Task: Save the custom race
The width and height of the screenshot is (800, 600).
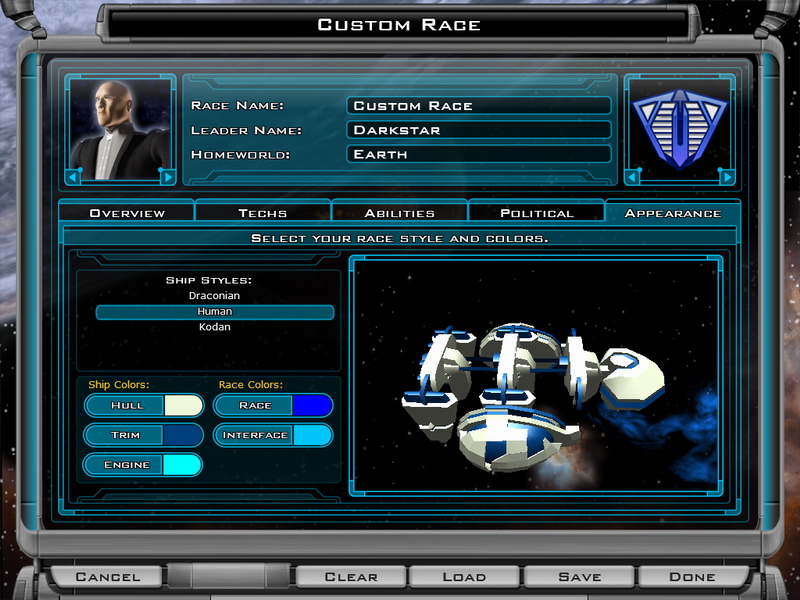Action: (580, 577)
